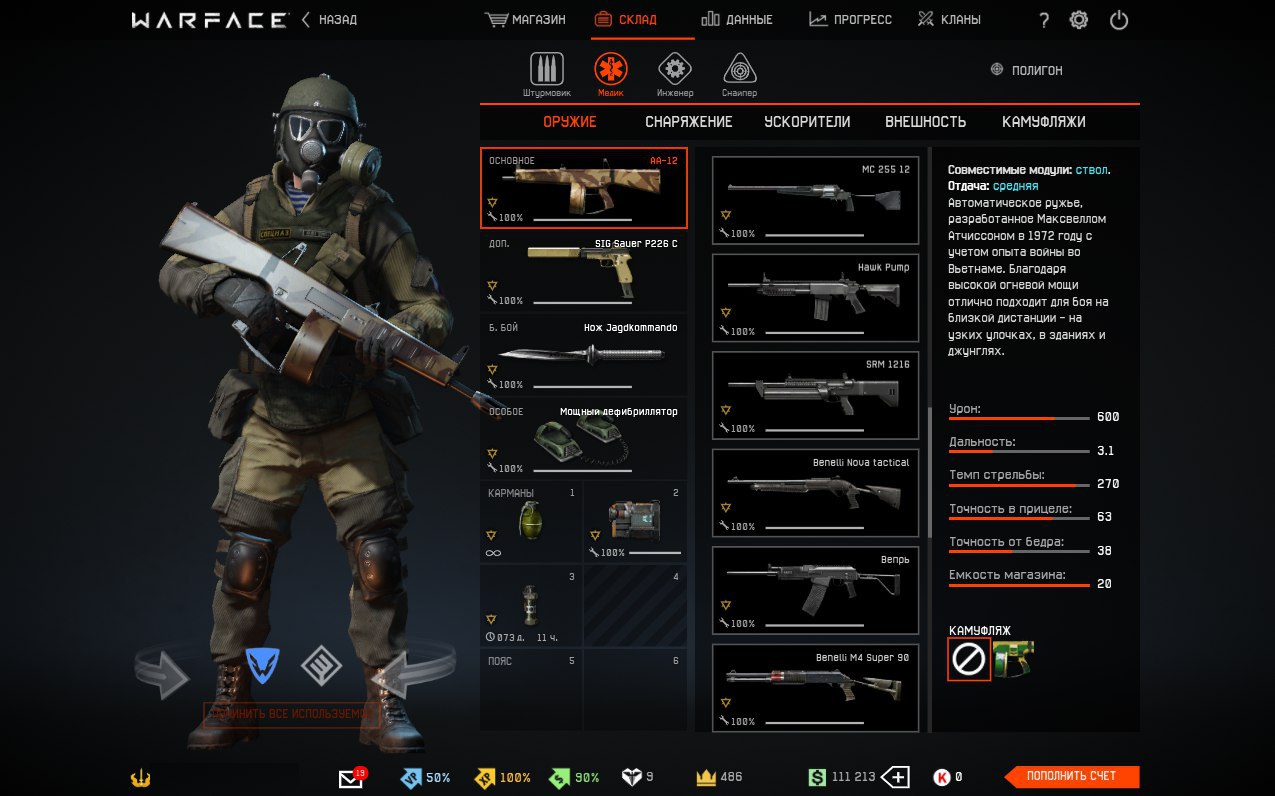Open the МАГАЗИН shop menu
This screenshot has height=796, width=1275.
(525, 20)
